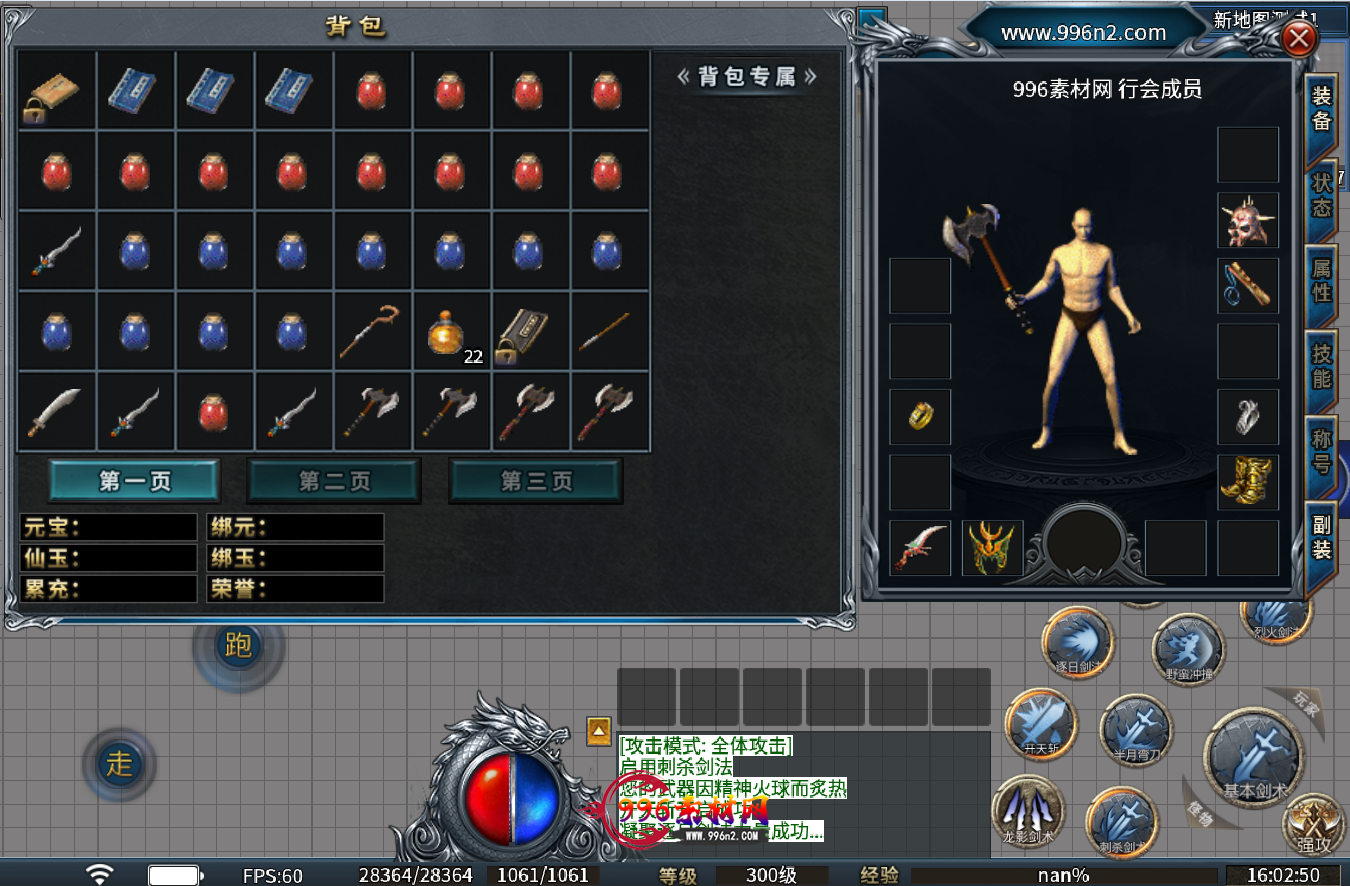Choose the equipped gold ring slot

920,417
